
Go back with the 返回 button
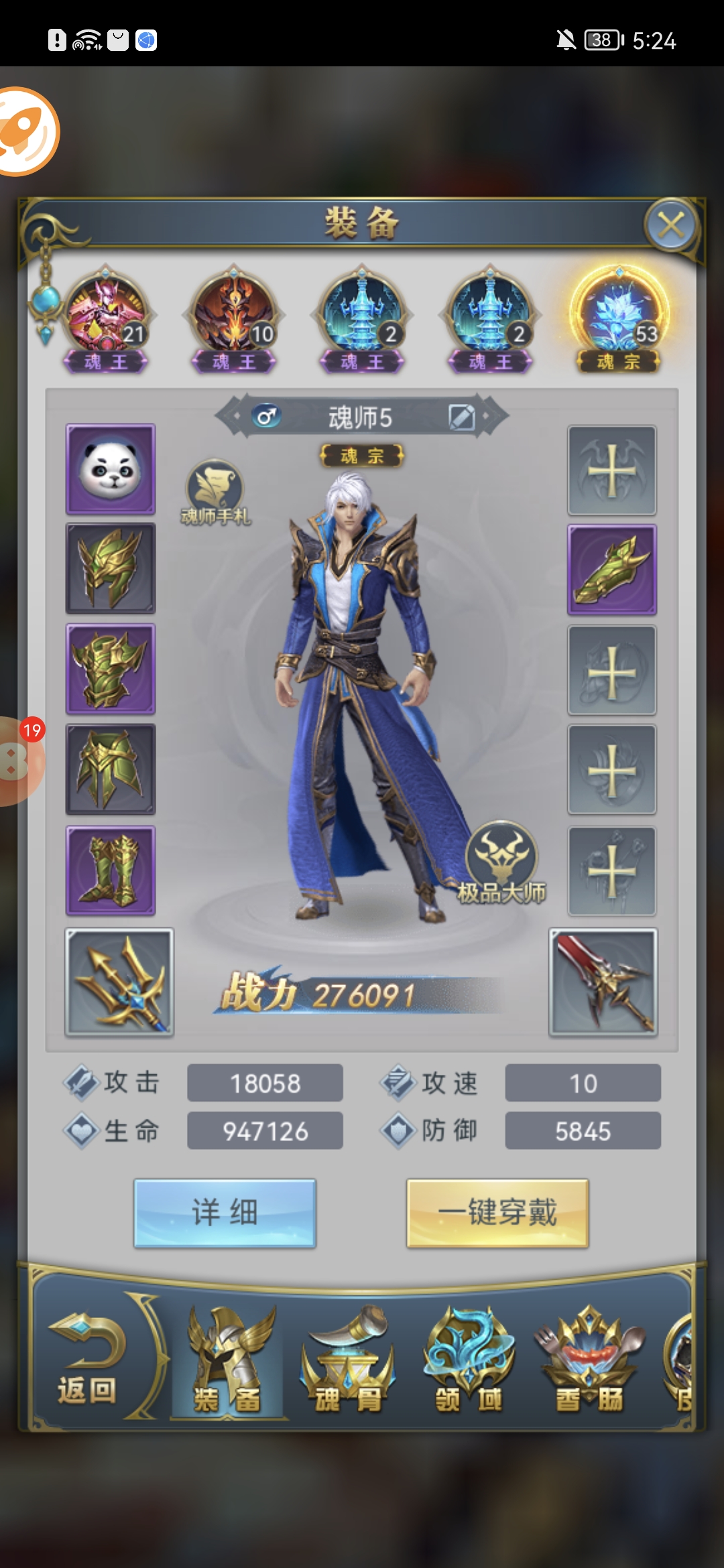click(x=87, y=1360)
